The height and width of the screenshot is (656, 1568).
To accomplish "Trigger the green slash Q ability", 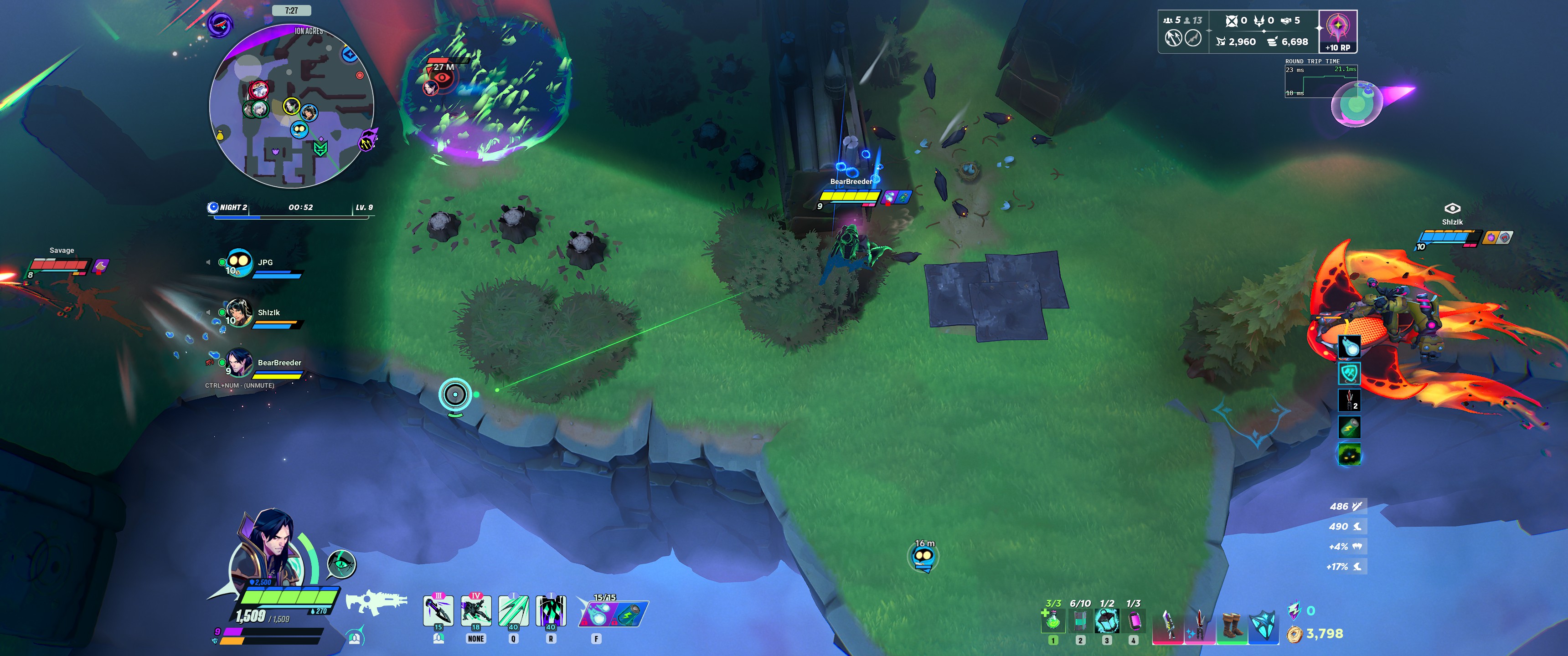I will pyautogui.click(x=513, y=610).
